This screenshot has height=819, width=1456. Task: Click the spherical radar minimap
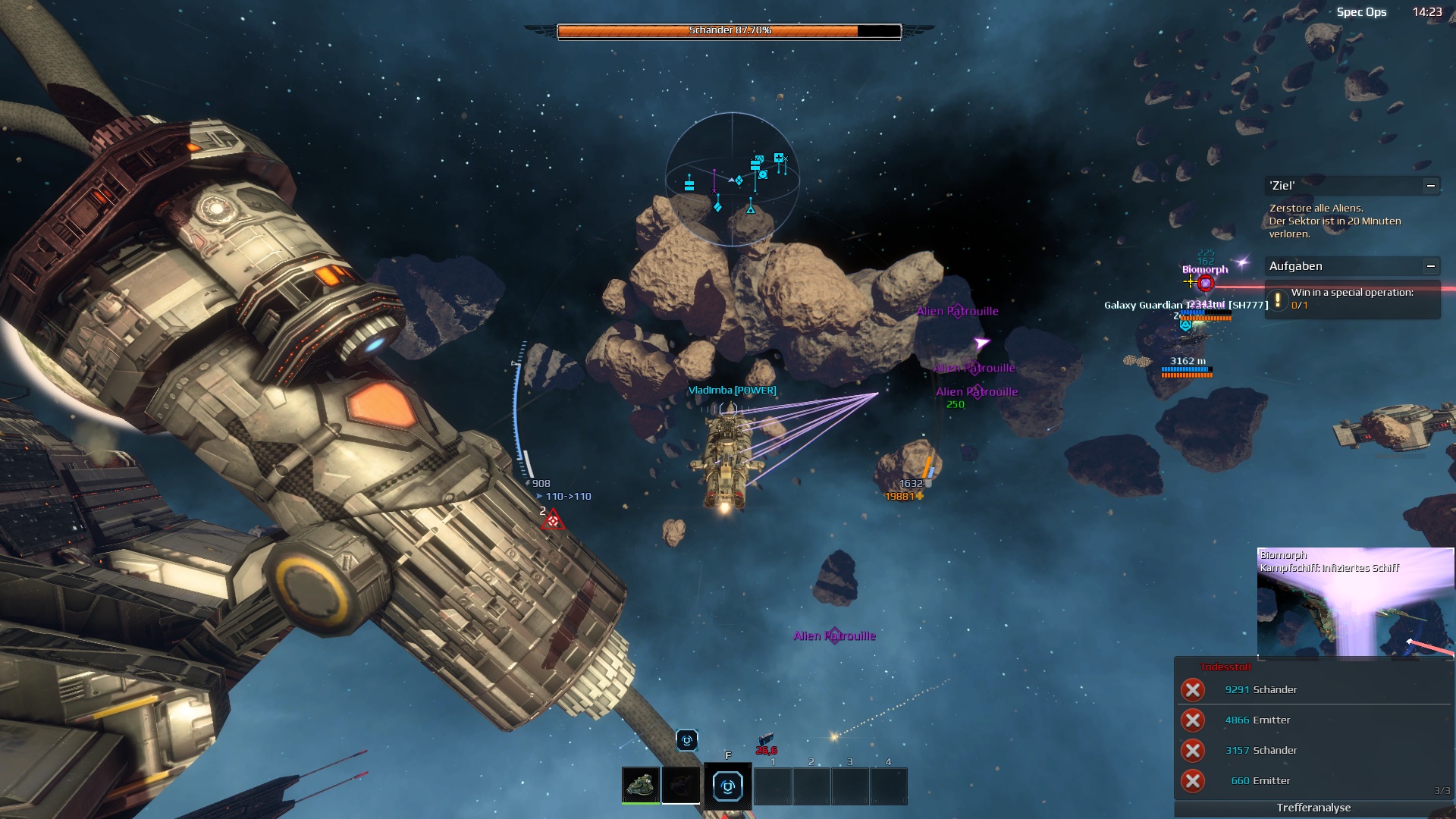[x=732, y=179]
